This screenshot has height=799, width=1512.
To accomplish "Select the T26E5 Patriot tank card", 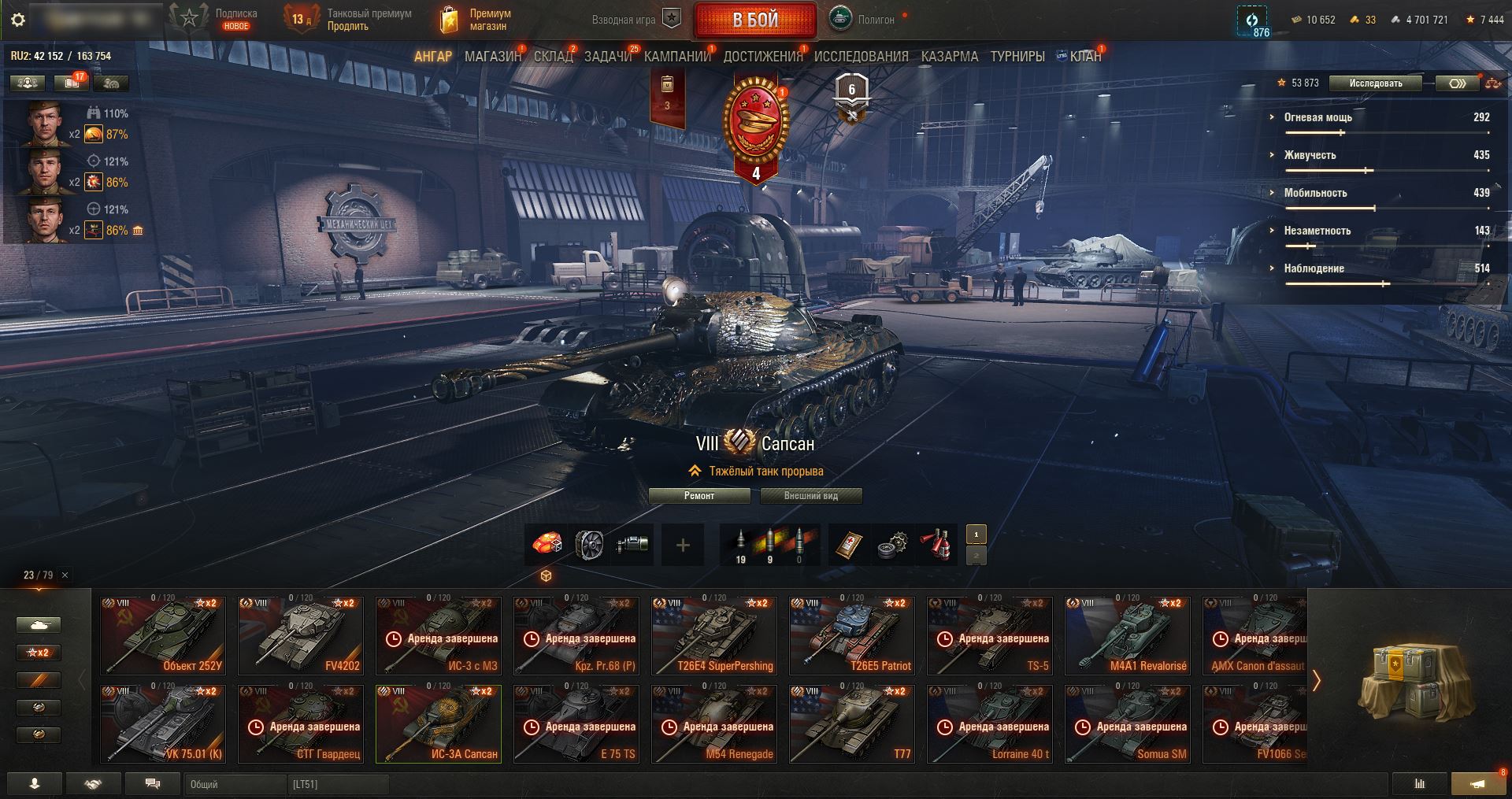I will coord(852,636).
